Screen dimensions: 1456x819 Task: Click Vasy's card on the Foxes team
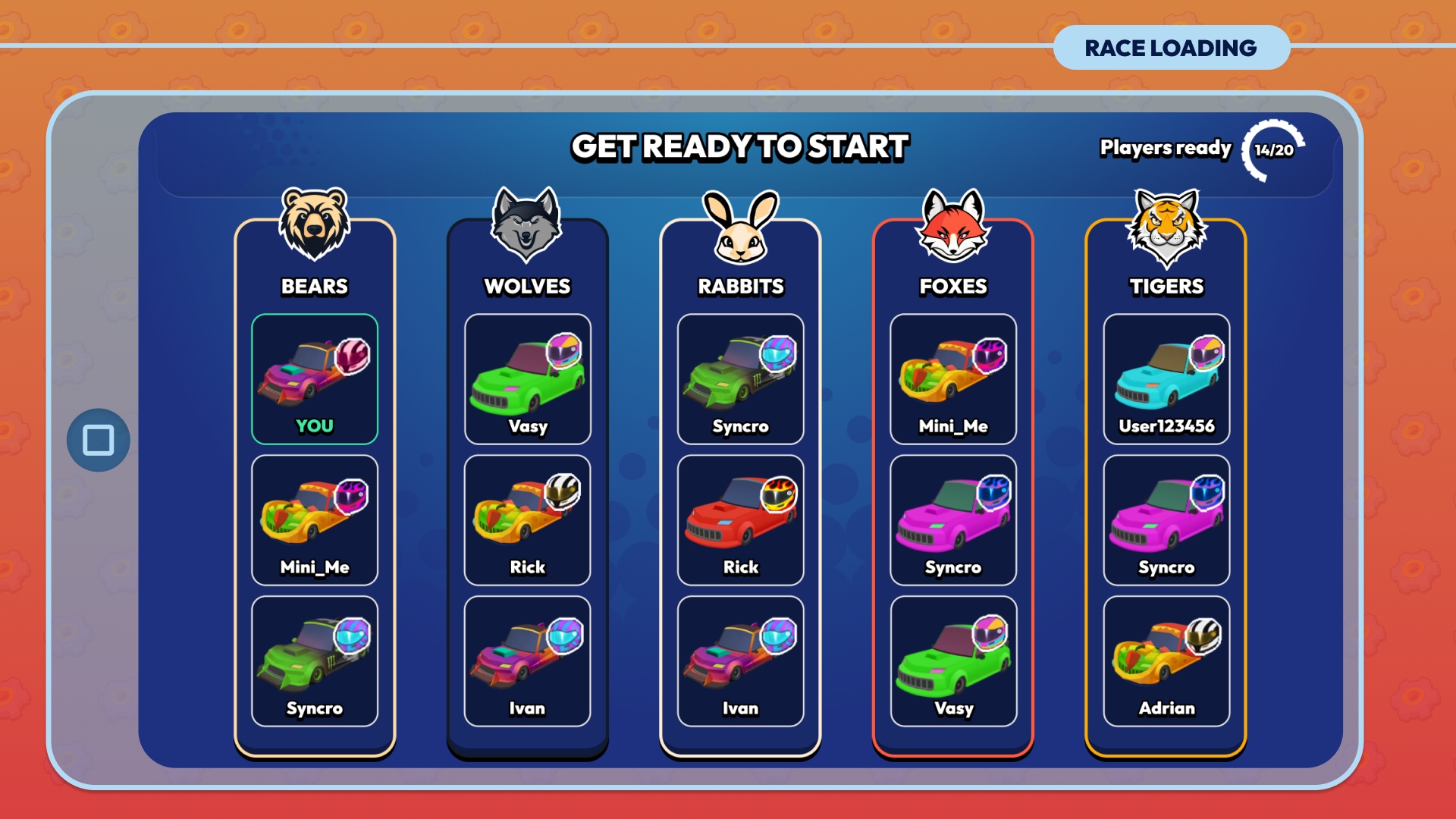click(953, 661)
